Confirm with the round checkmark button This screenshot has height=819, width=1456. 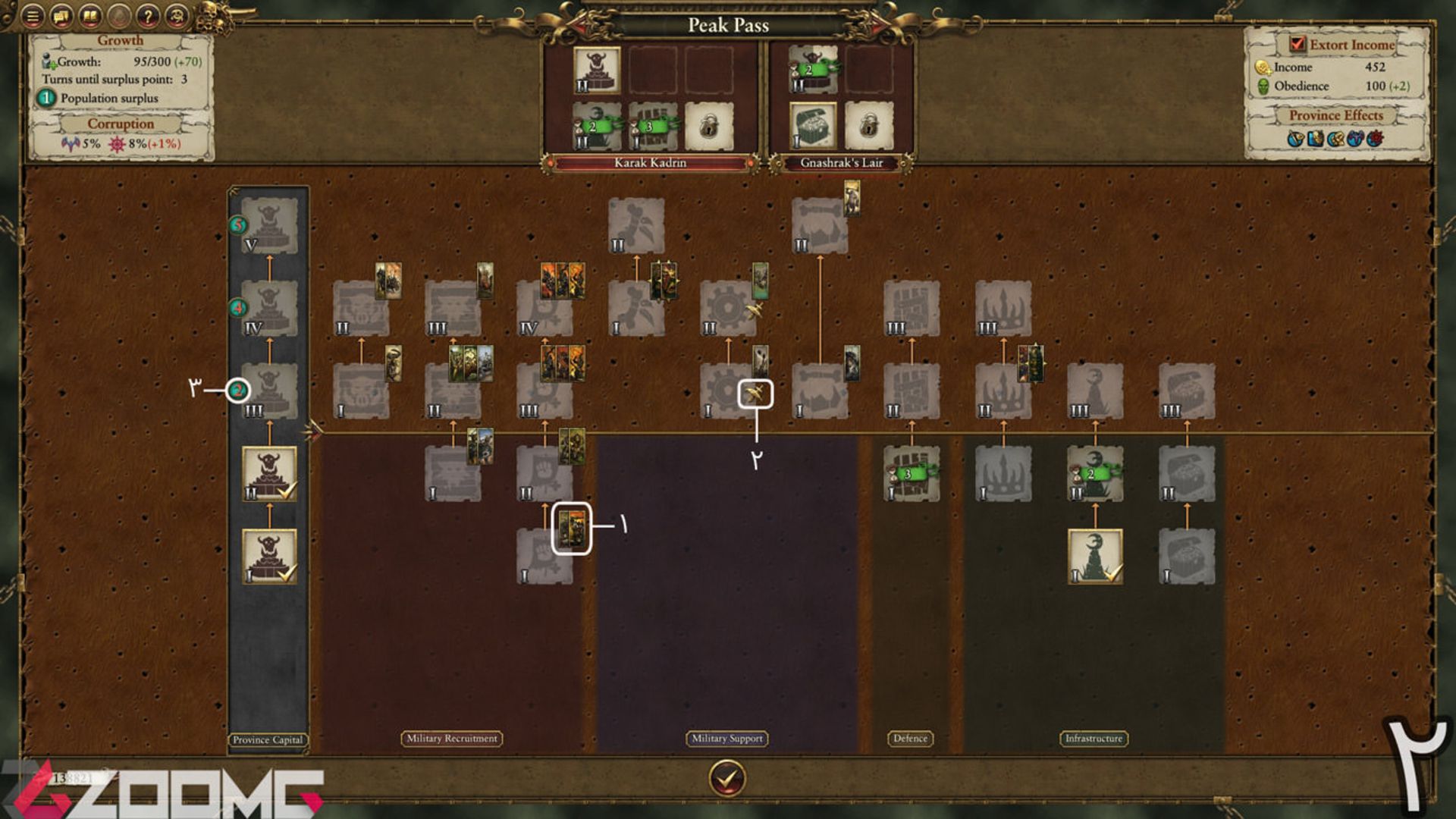click(x=726, y=778)
